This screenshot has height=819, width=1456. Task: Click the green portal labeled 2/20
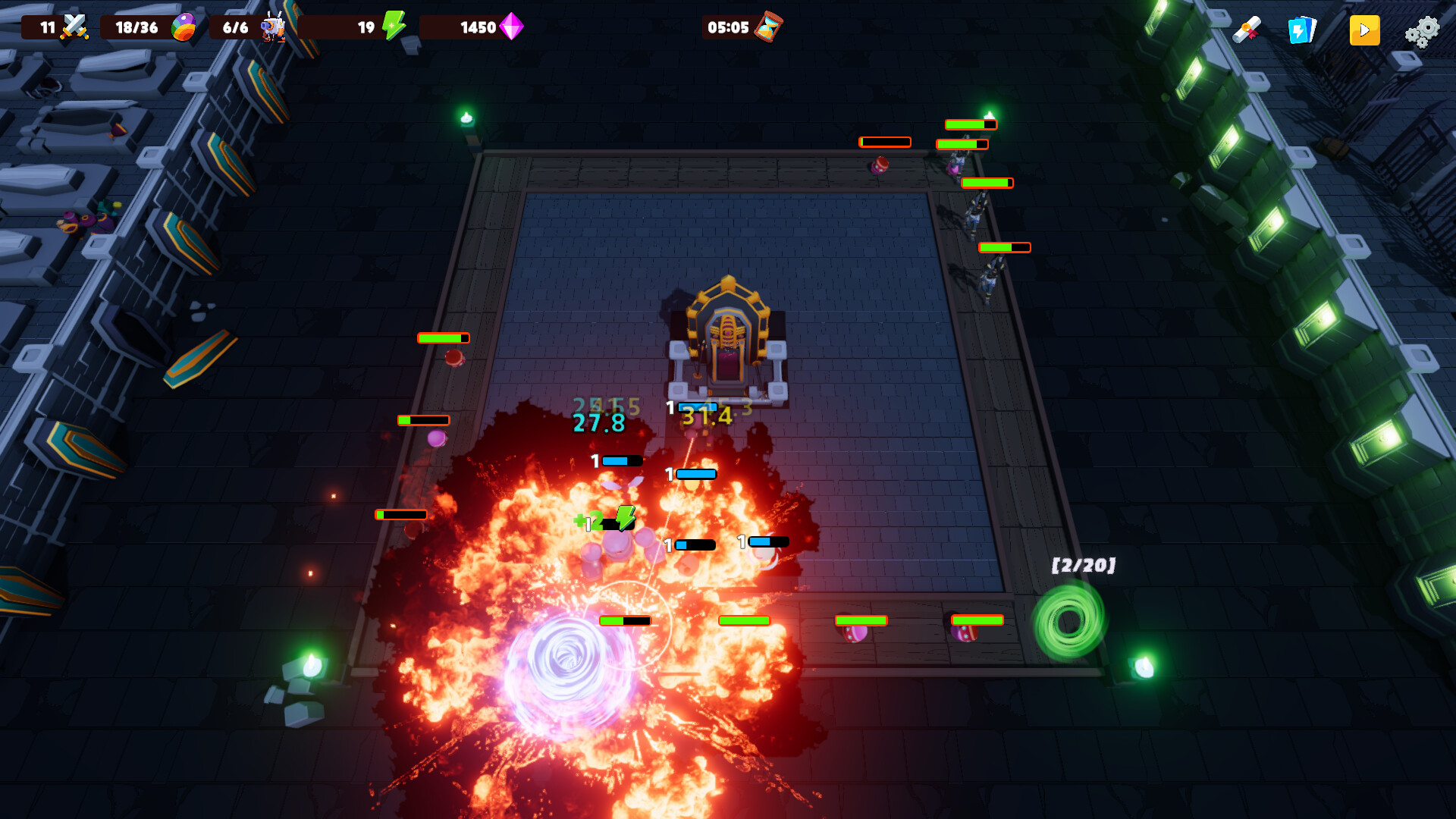click(x=1069, y=620)
